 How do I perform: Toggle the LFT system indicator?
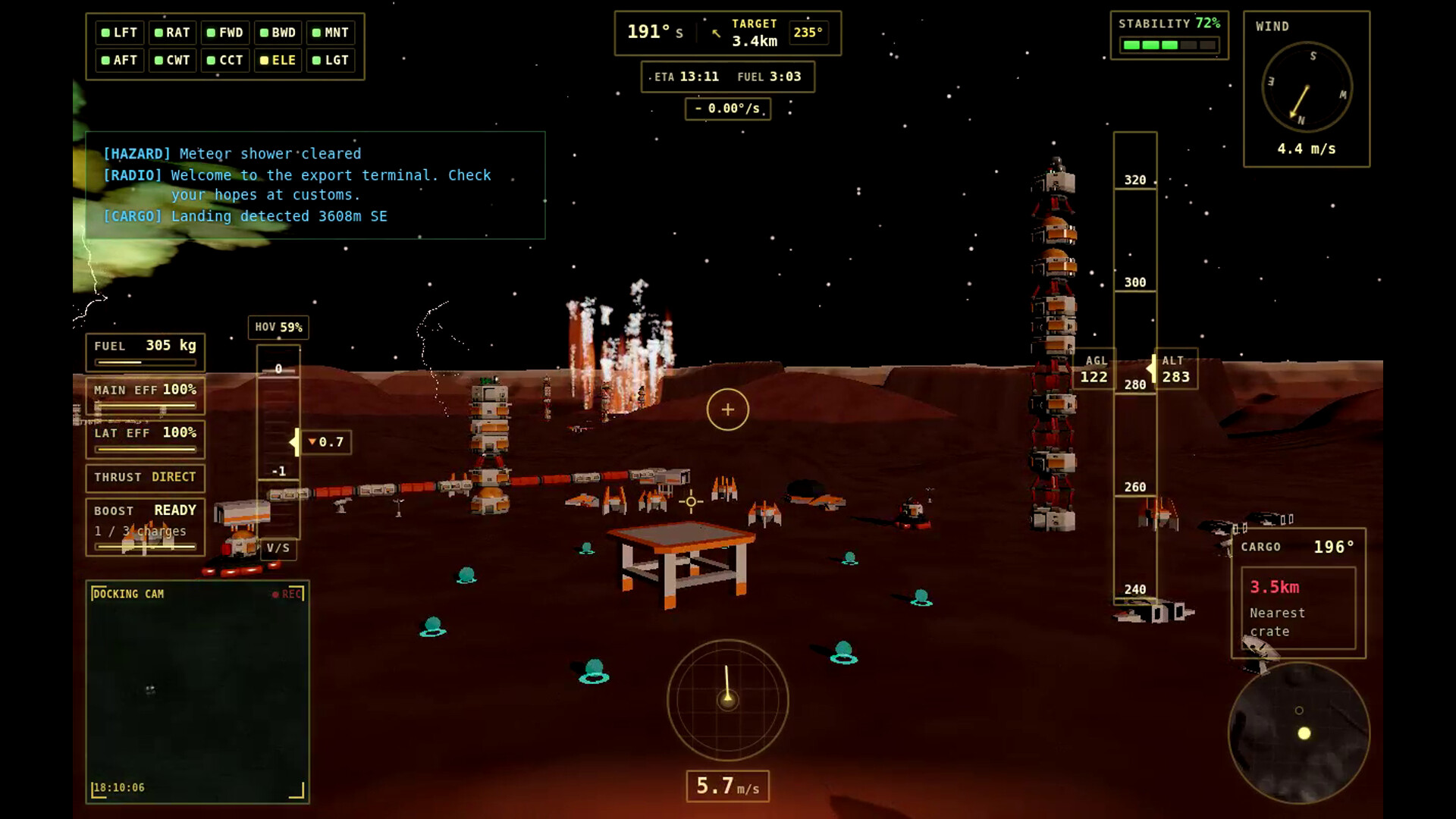120,33
